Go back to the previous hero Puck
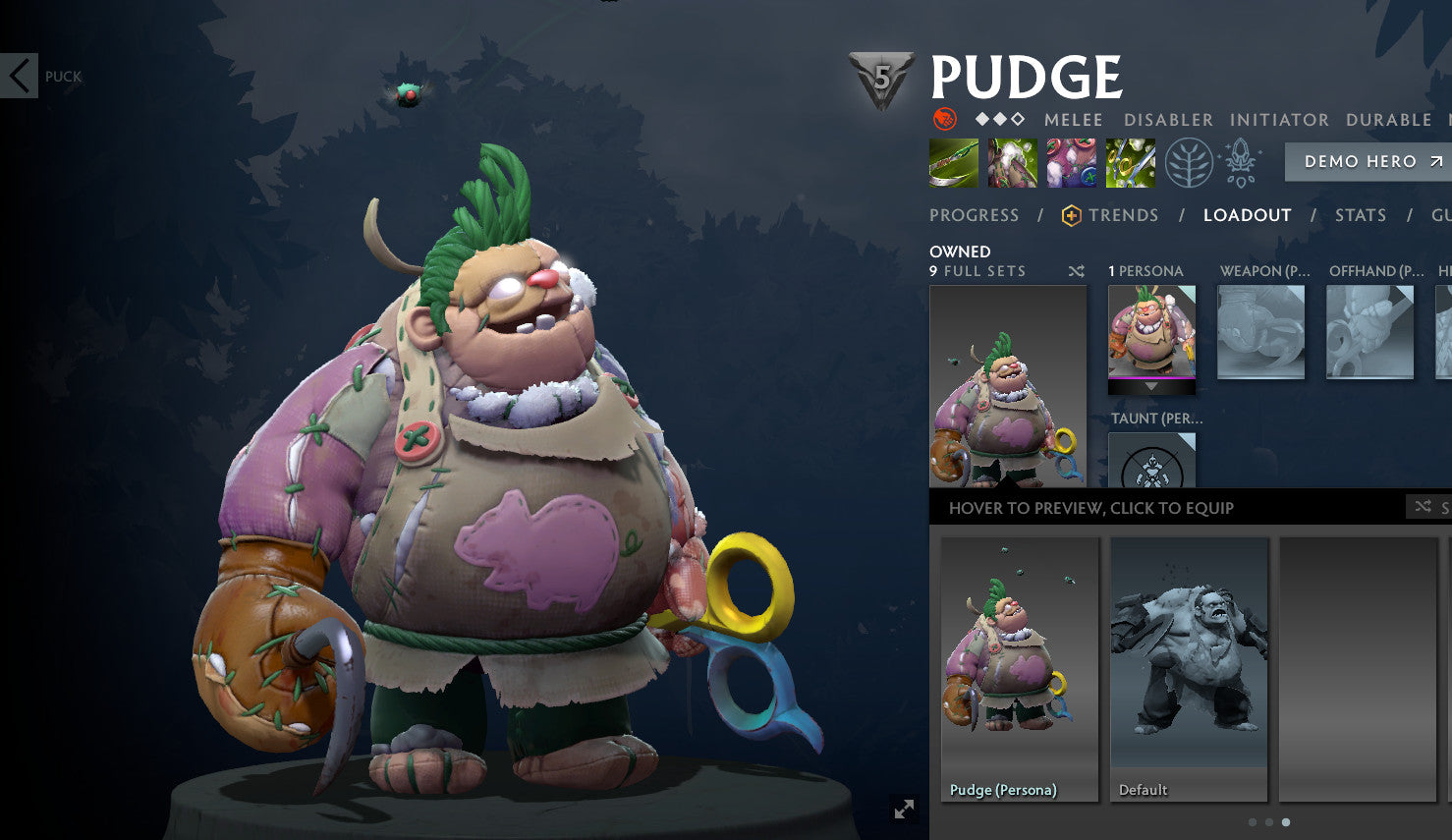 tap(20, 76)
